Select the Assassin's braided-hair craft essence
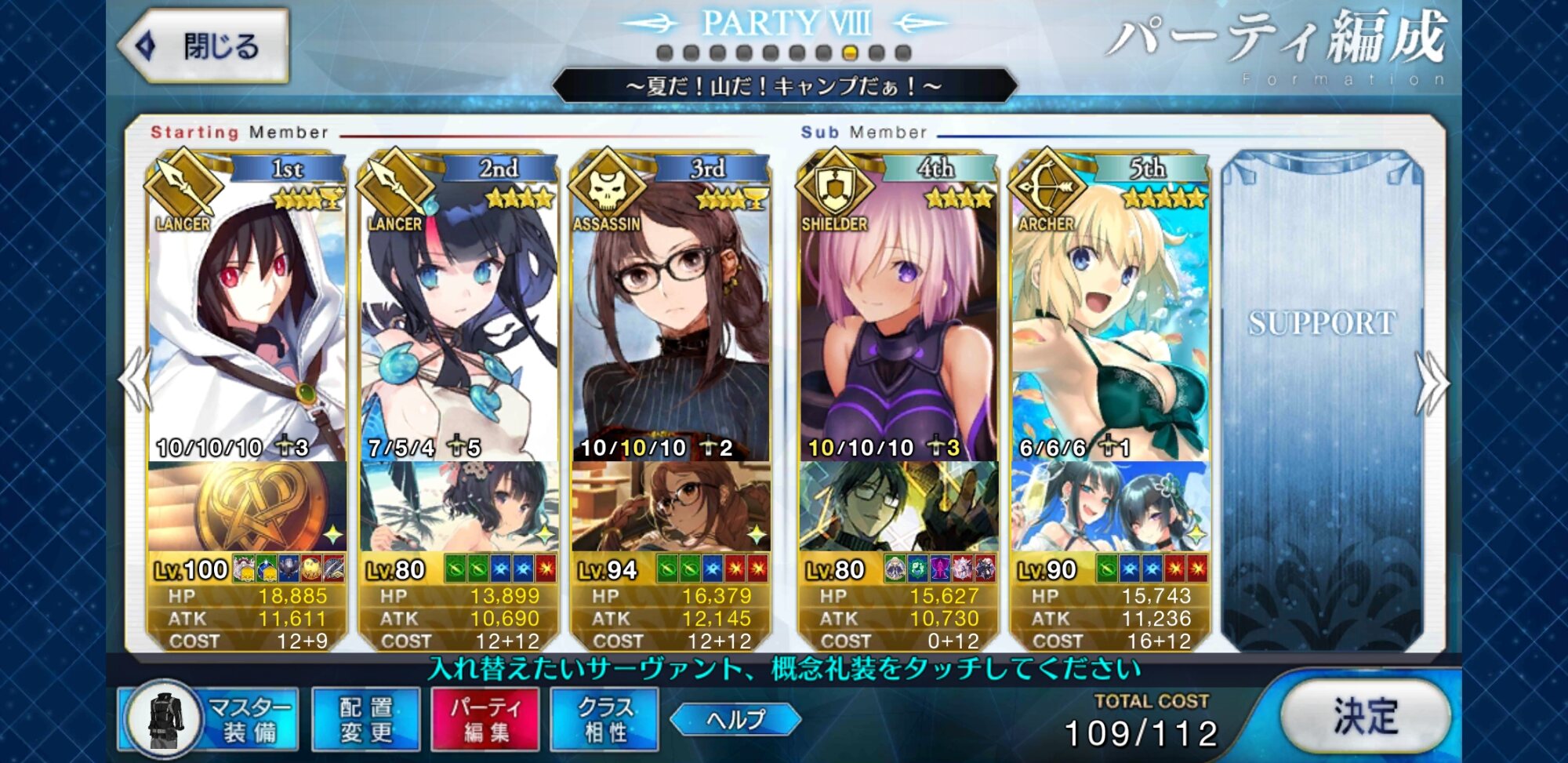 pos(671,507)
